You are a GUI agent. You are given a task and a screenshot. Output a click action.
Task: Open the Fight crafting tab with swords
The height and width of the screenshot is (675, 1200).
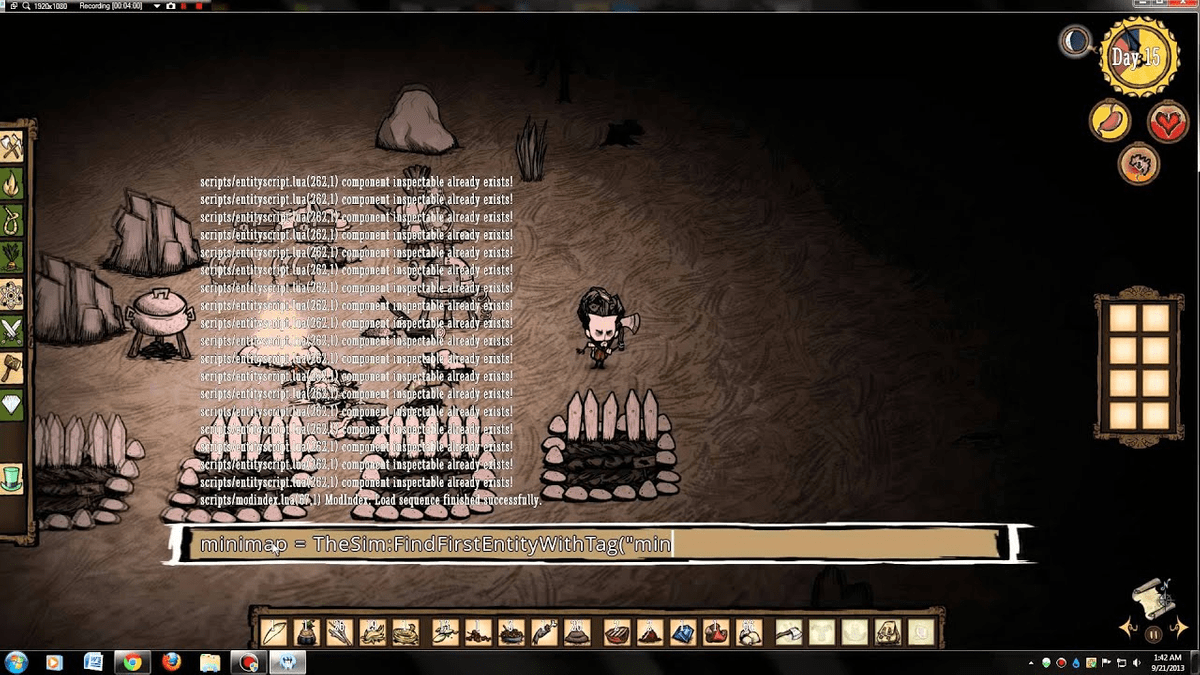11,330
